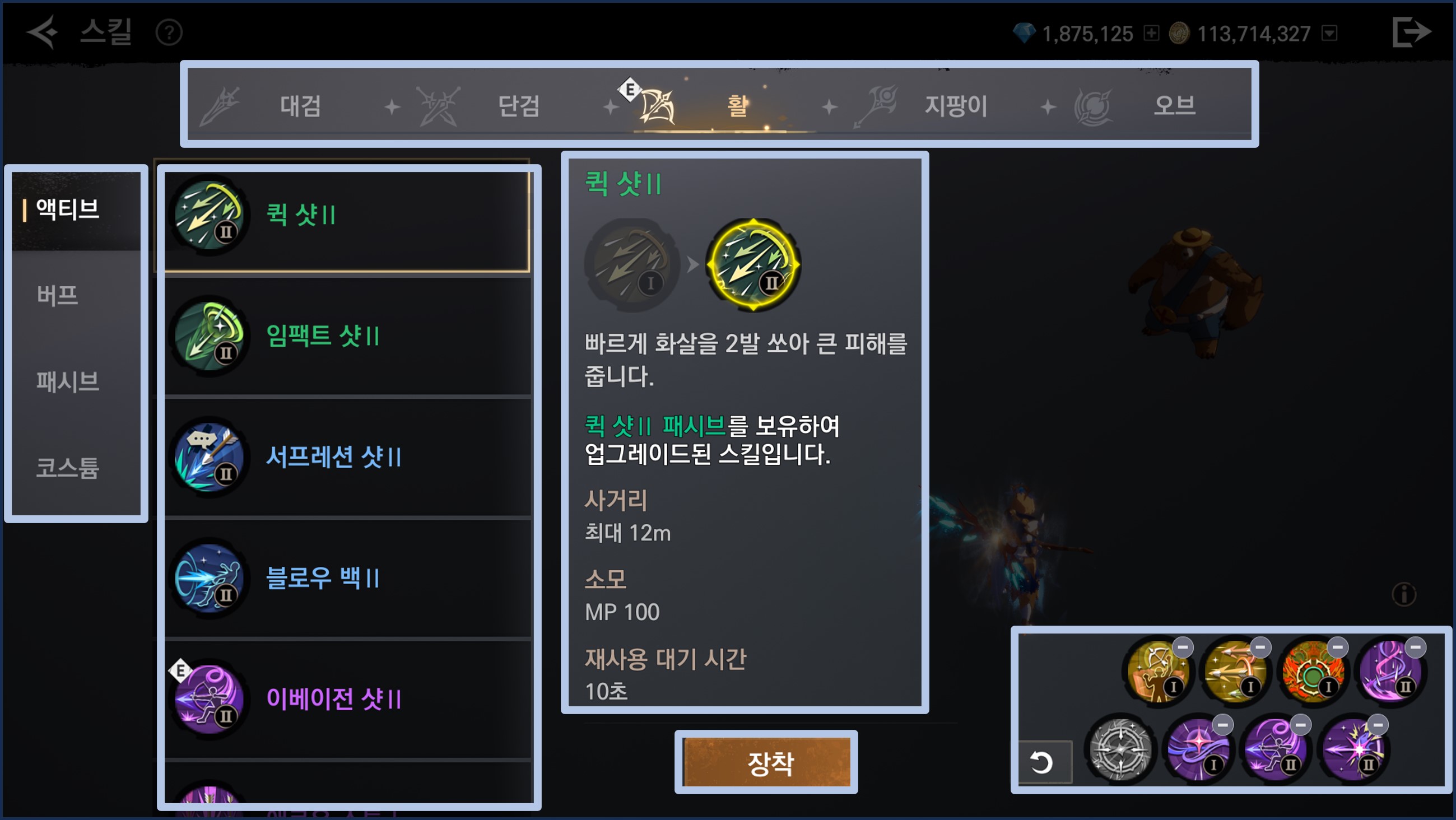
Task: Pick the 블로우 백II skill
Action: (347, 578)
